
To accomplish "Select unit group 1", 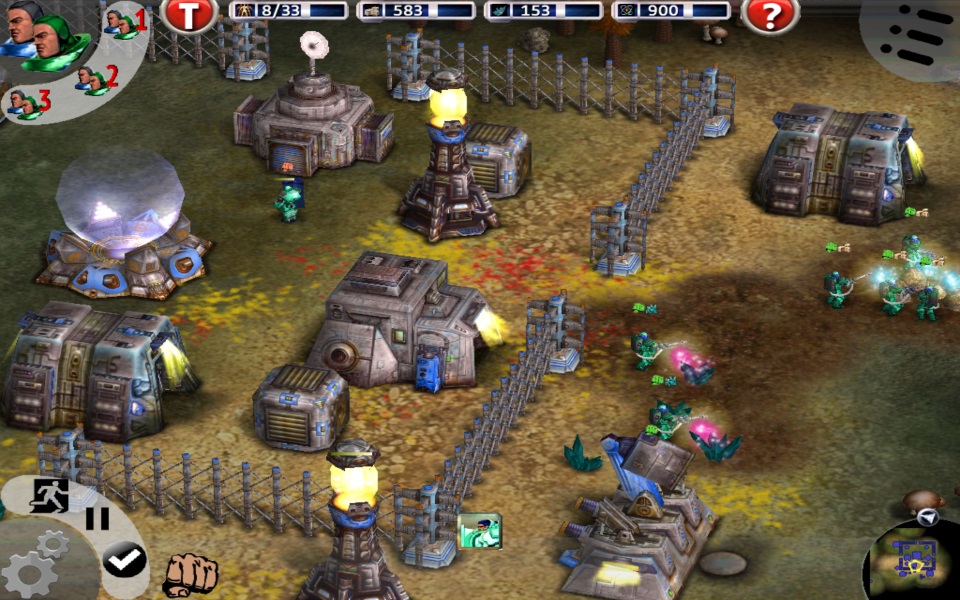I will pyautogui.click(x=124, y=22).
